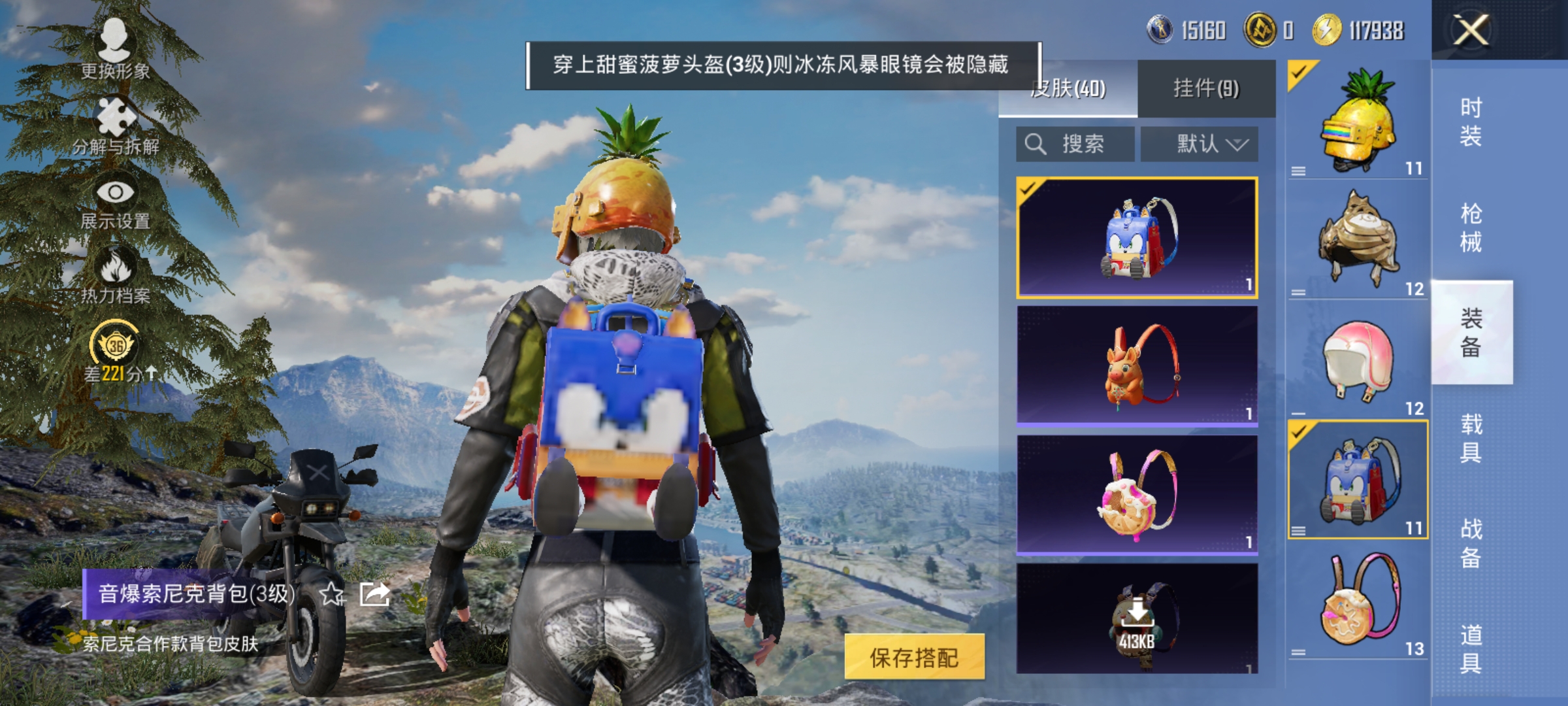Click the search magnifier icon
1568x706 pixels.
1034,143
